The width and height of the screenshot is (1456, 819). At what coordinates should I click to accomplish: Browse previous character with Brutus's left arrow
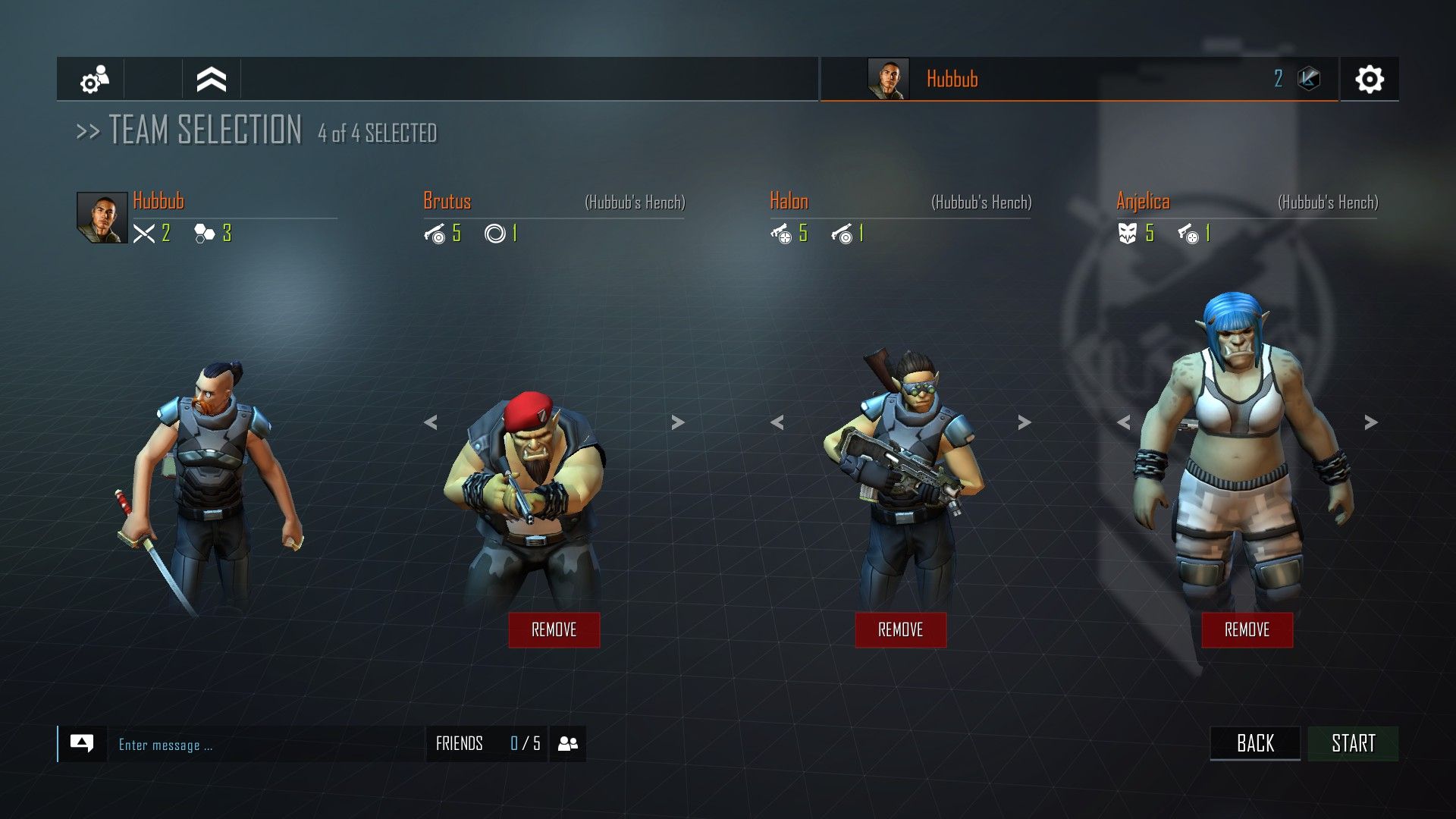[432, 423]
